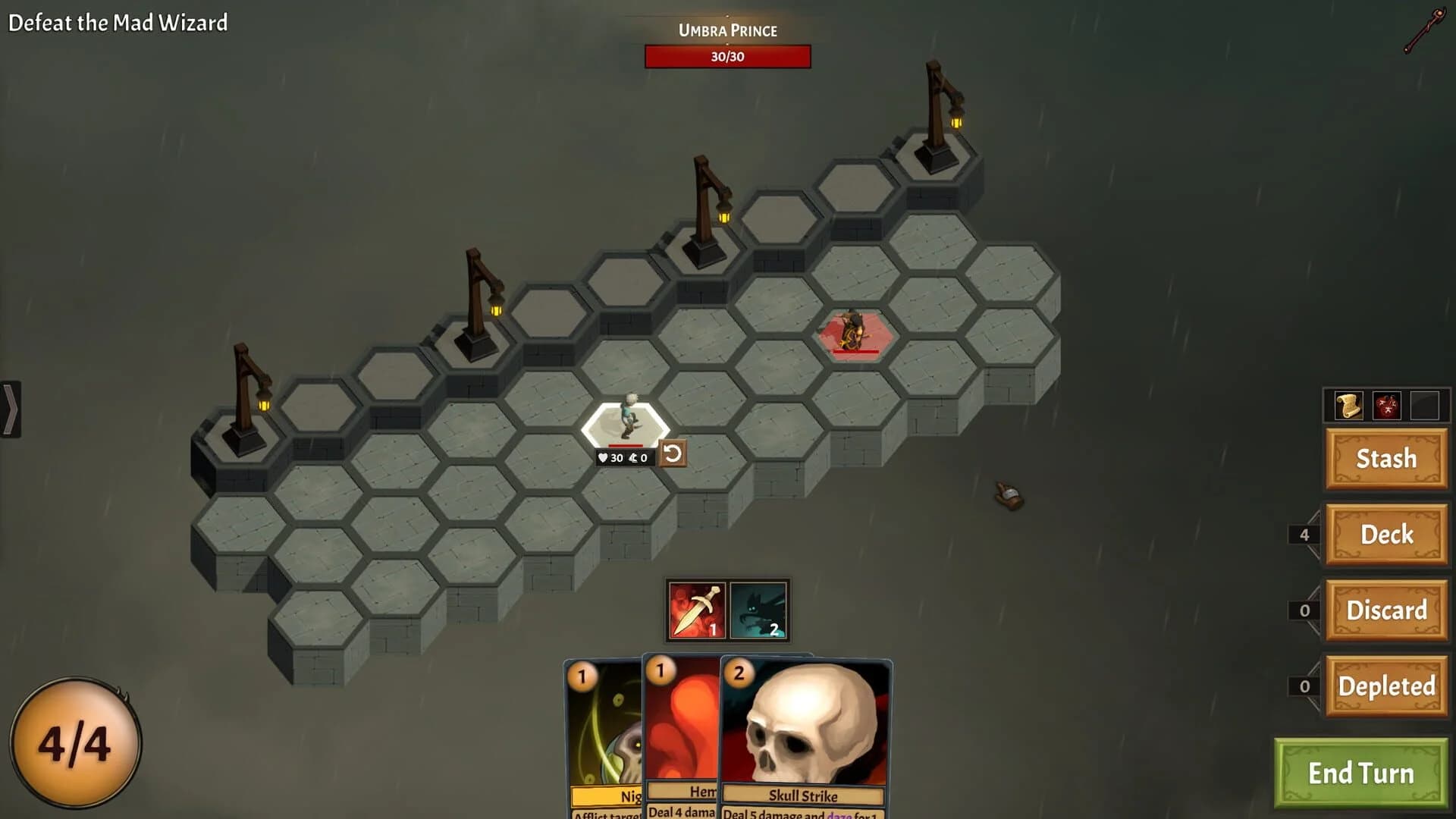Click the Umbra Prince health bar
The width and height of the screenshot is (1456, 819).
click(x=728, y=56)
